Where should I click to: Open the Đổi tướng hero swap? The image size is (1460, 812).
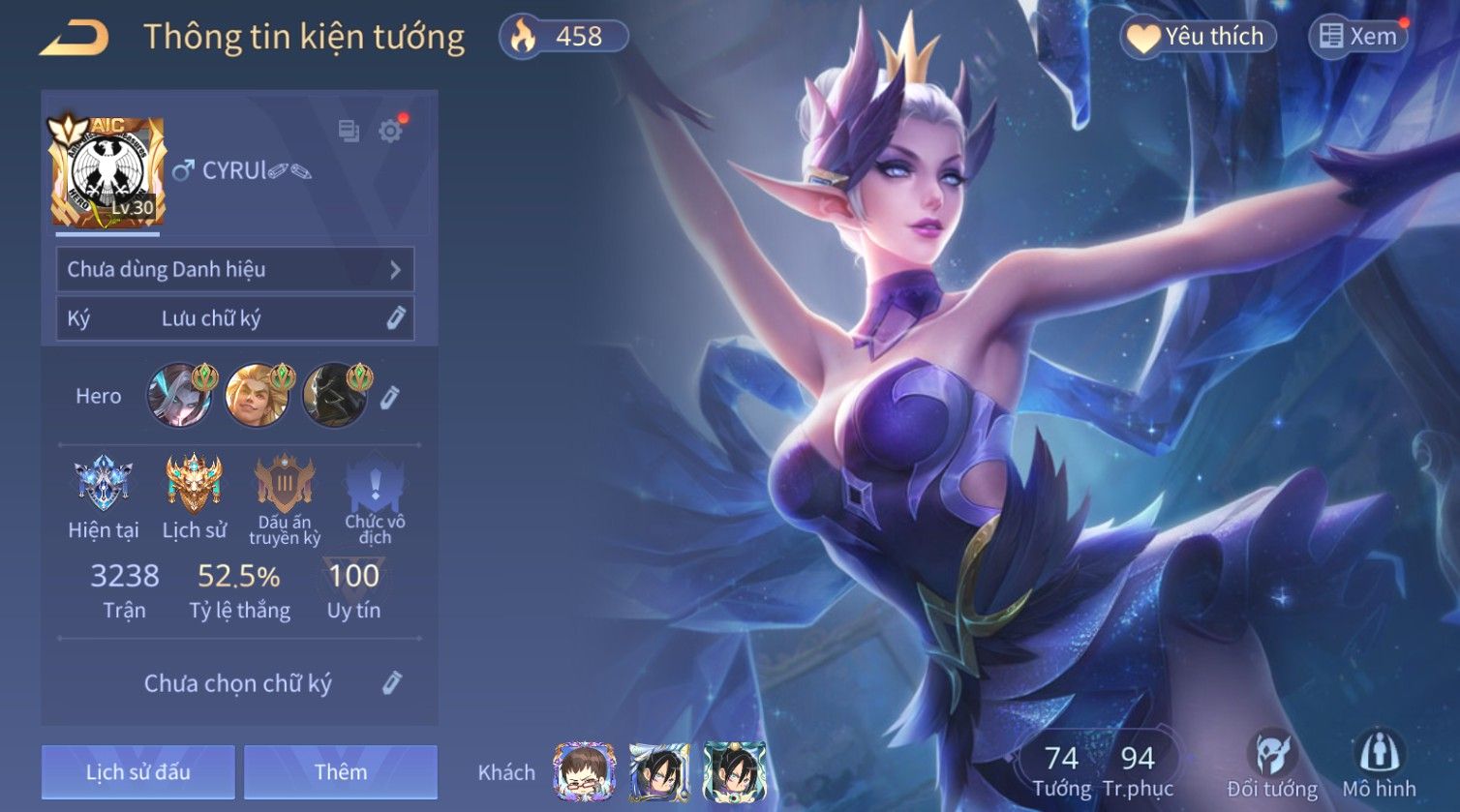pyautogui.click(x=1272, y=765)
